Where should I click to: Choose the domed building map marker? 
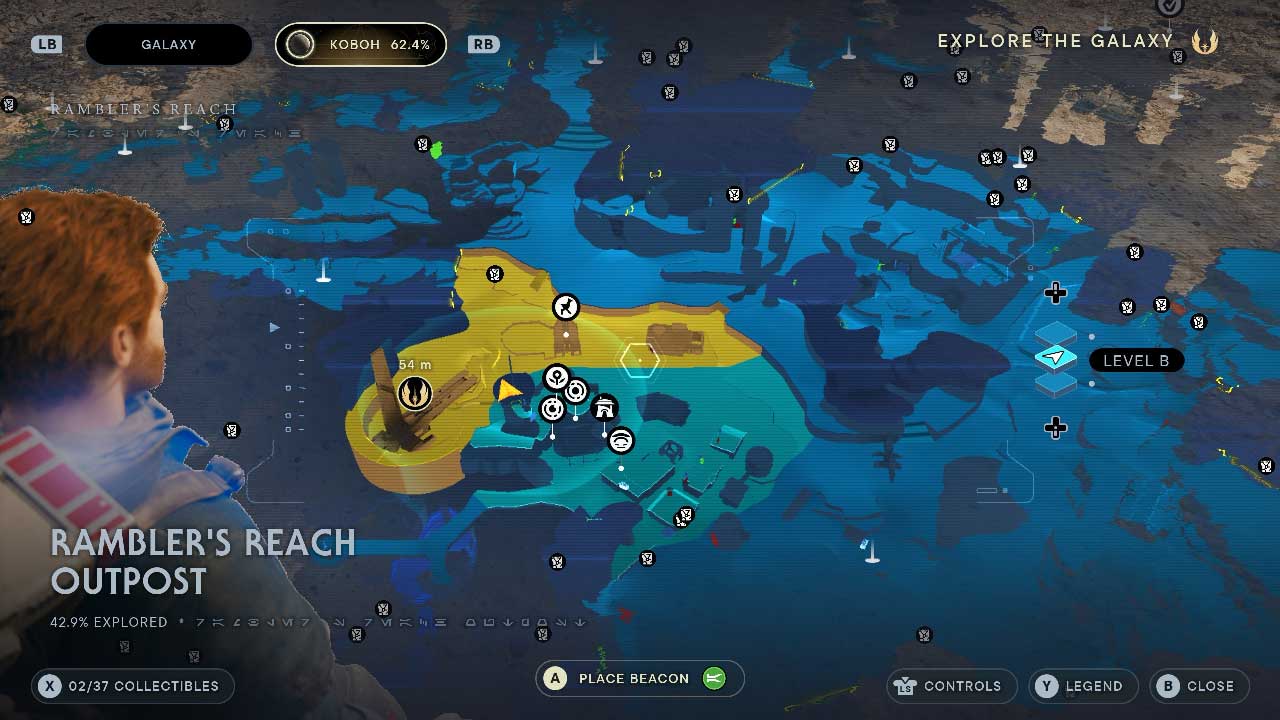click(x=604, y=408)
